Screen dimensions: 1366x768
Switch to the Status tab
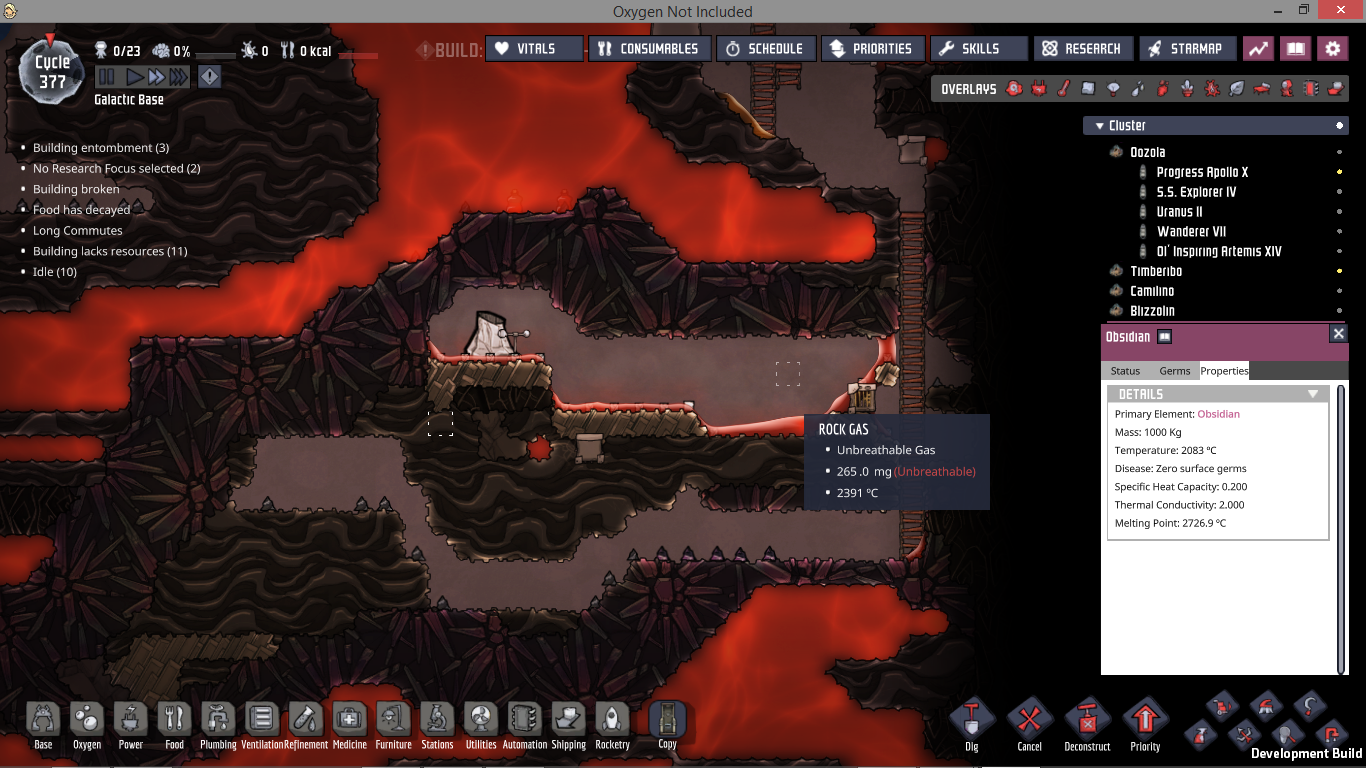click(x=1125, y=371)
